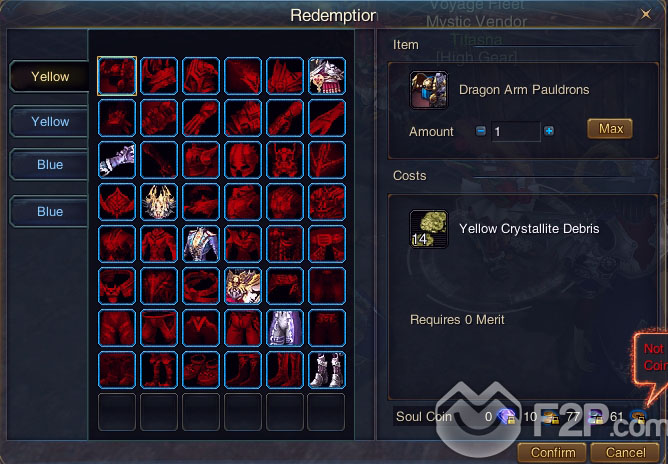668x464 pixels.
Task: Set amount to Max
Action: [610, 129]
